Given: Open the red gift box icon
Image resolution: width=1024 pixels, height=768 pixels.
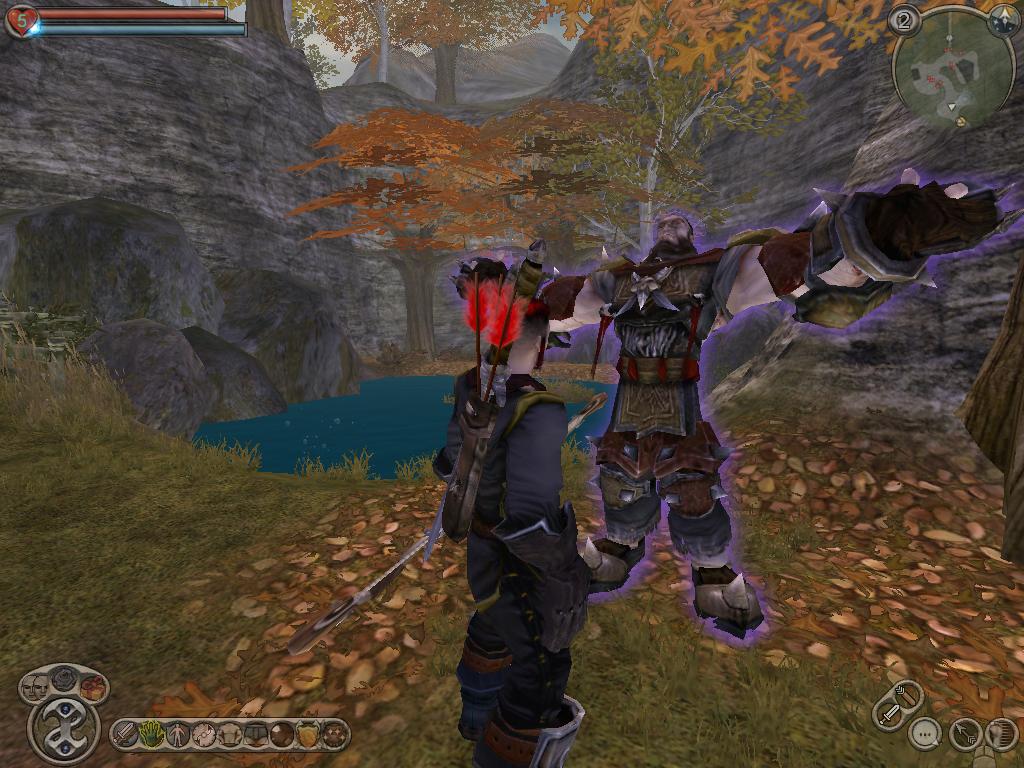Looking at the screenshot, I should (x=93, y=688).
